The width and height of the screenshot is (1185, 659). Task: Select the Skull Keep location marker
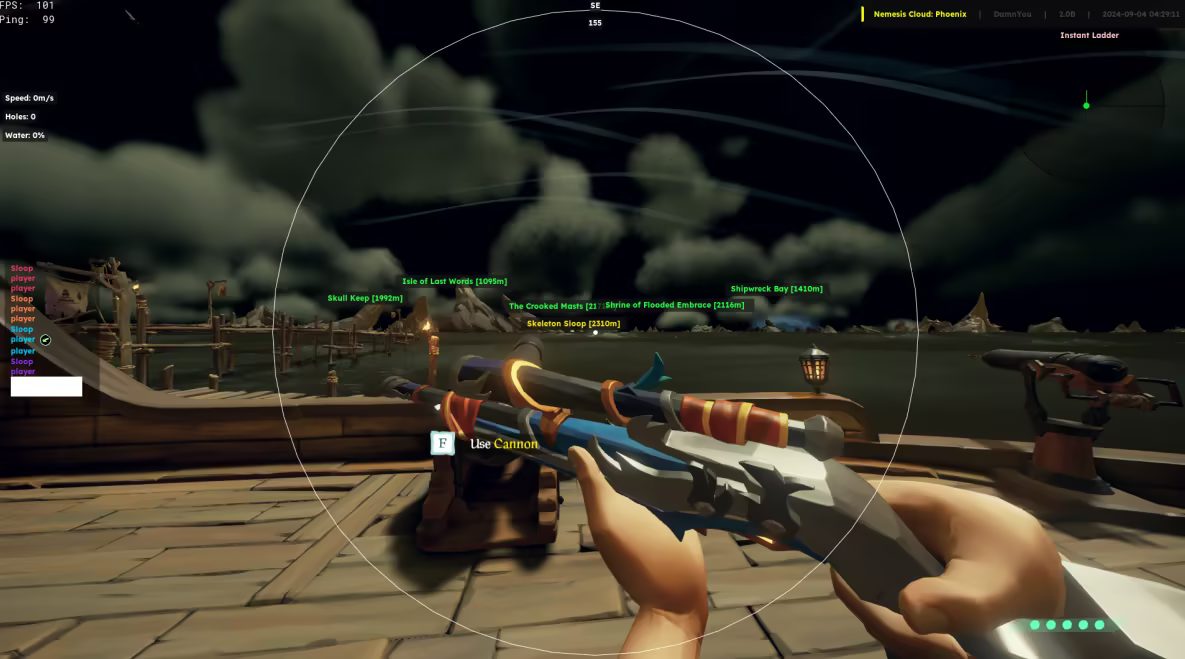[x=365, y=298]
